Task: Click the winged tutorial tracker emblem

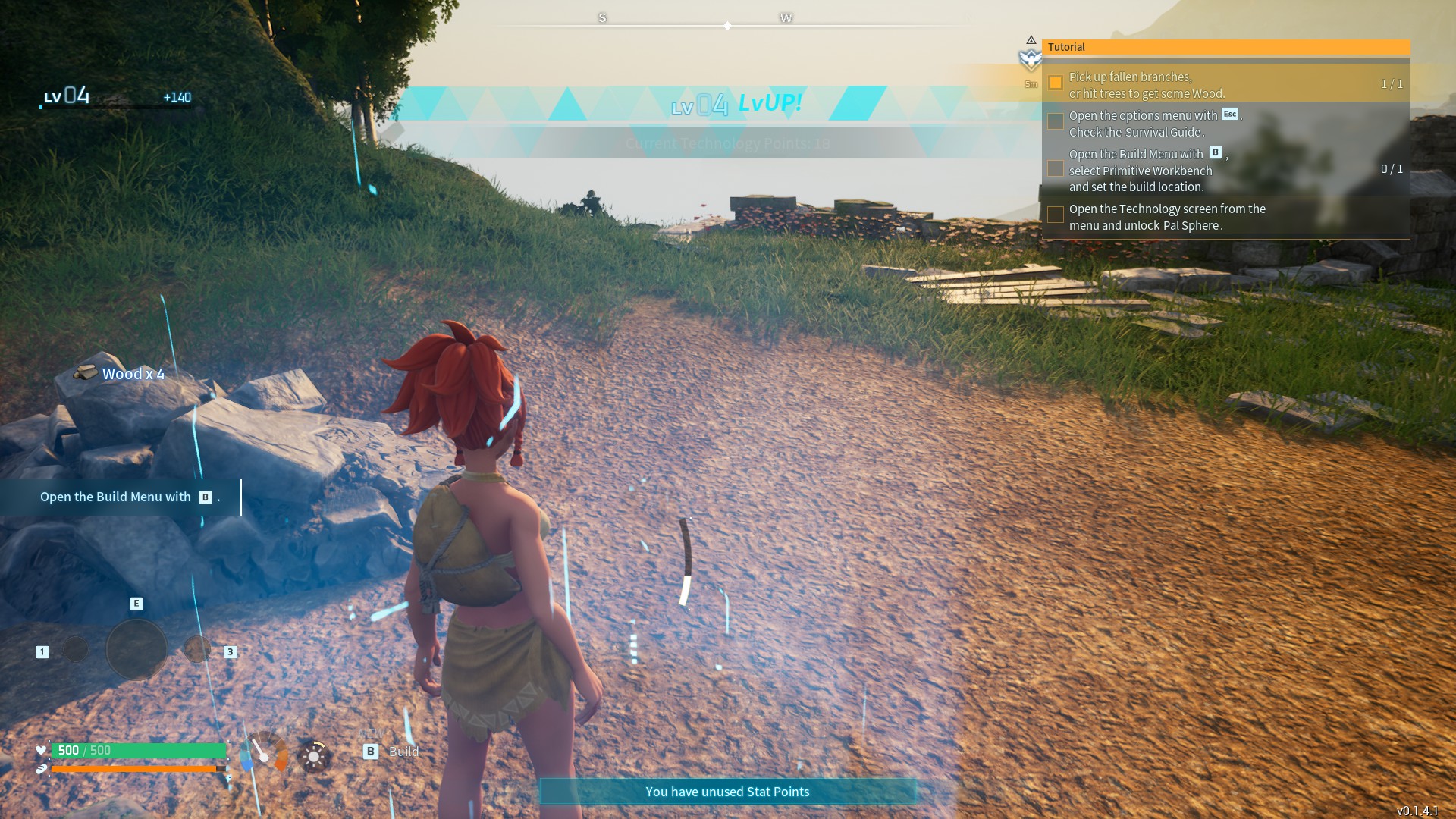Action: click(x=1031, y=58)
